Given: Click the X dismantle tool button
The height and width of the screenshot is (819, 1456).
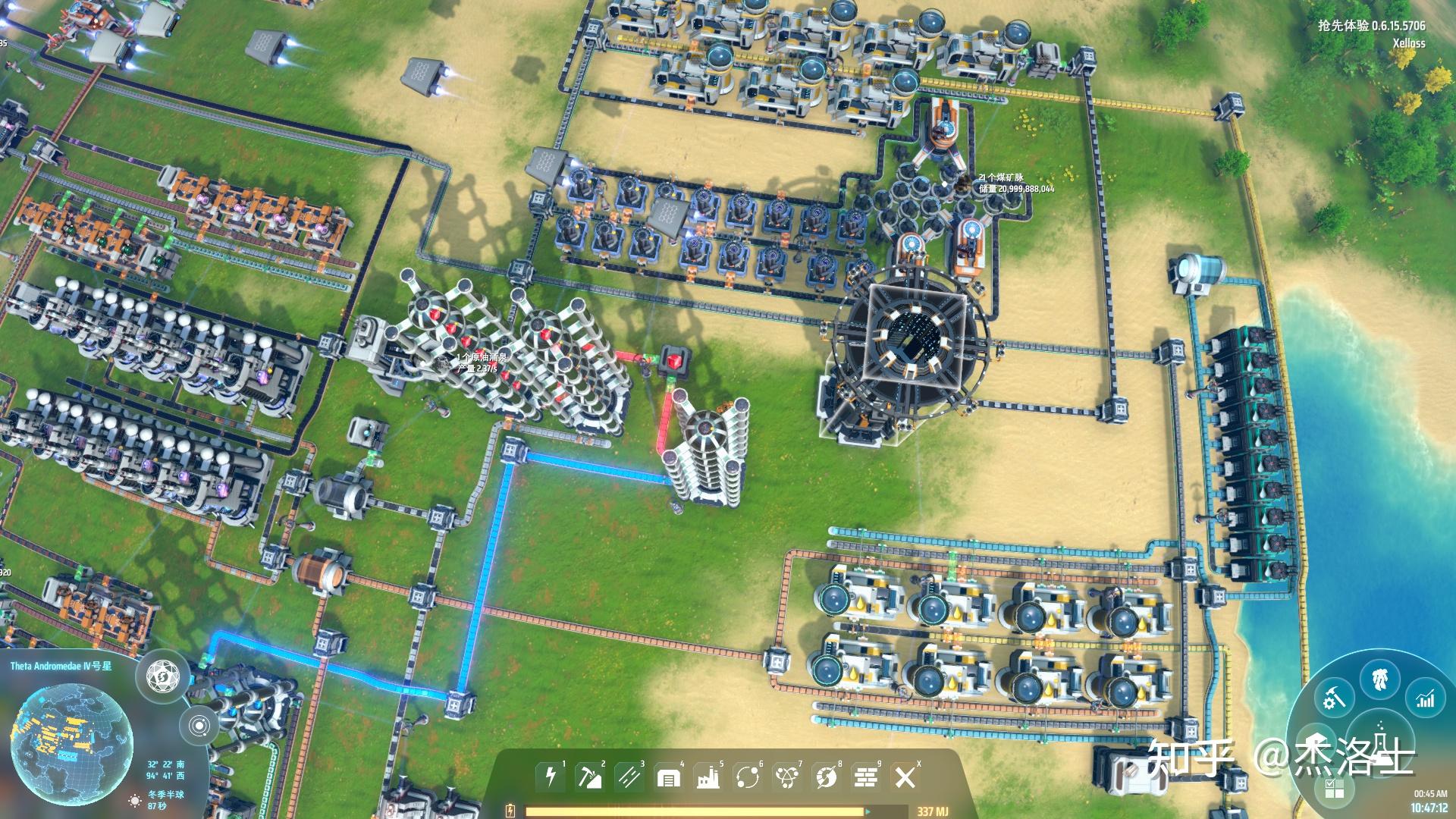Looking at the screenshot, I should point(905,777).
